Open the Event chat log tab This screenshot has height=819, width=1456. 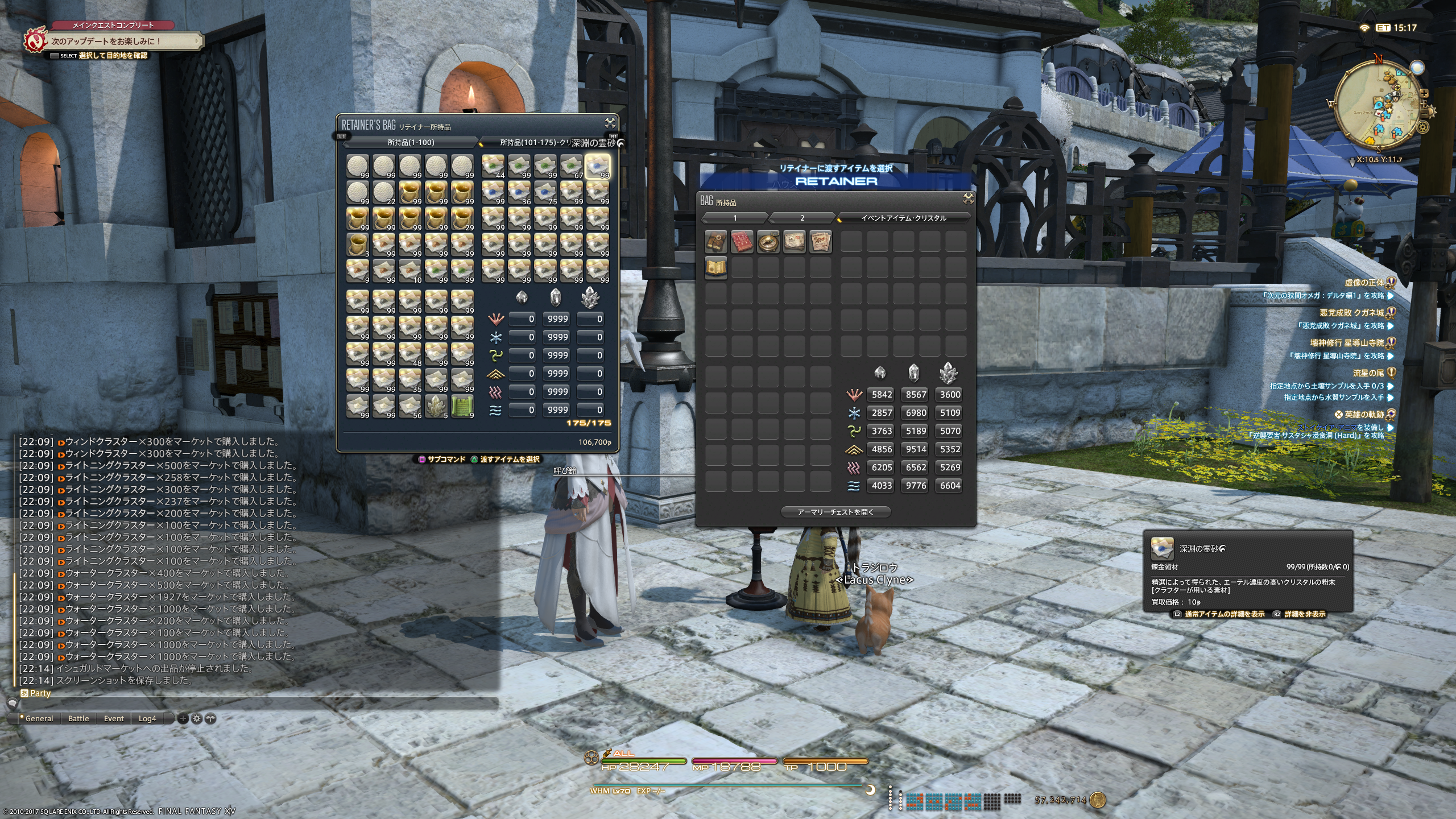coord(114,718)
